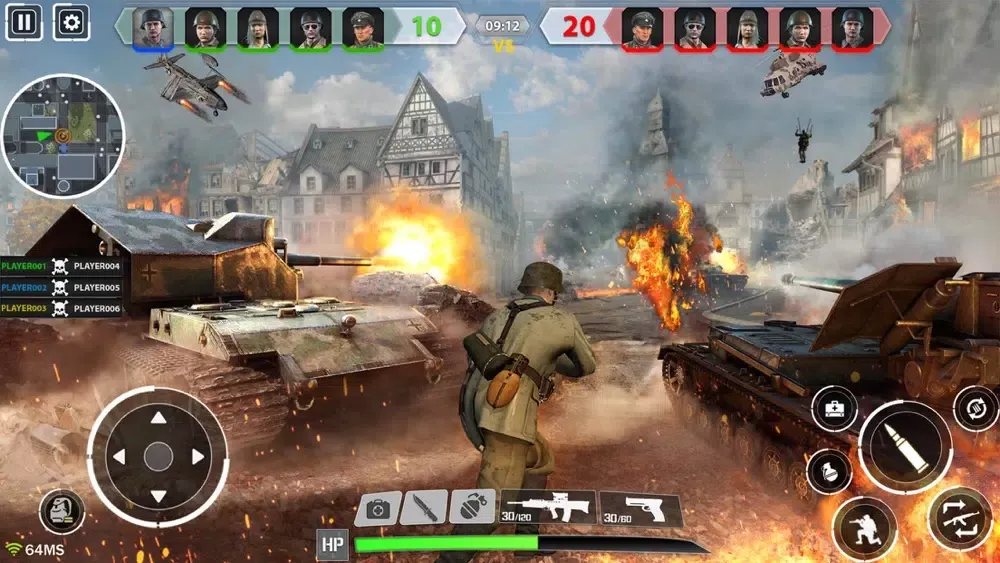Equip the combat knife

pyautogui.click(x=424, y=508)
